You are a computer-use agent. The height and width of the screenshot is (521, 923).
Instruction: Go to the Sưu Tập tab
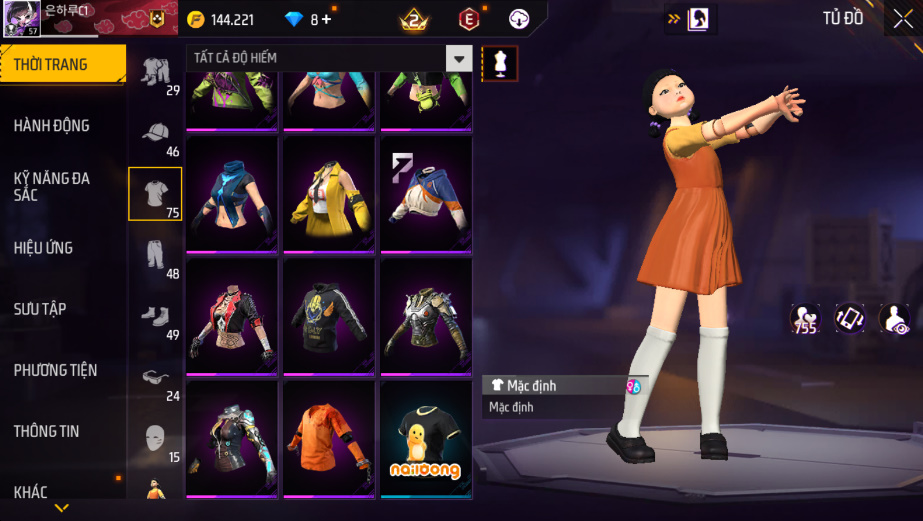click(x=40, y=308)
